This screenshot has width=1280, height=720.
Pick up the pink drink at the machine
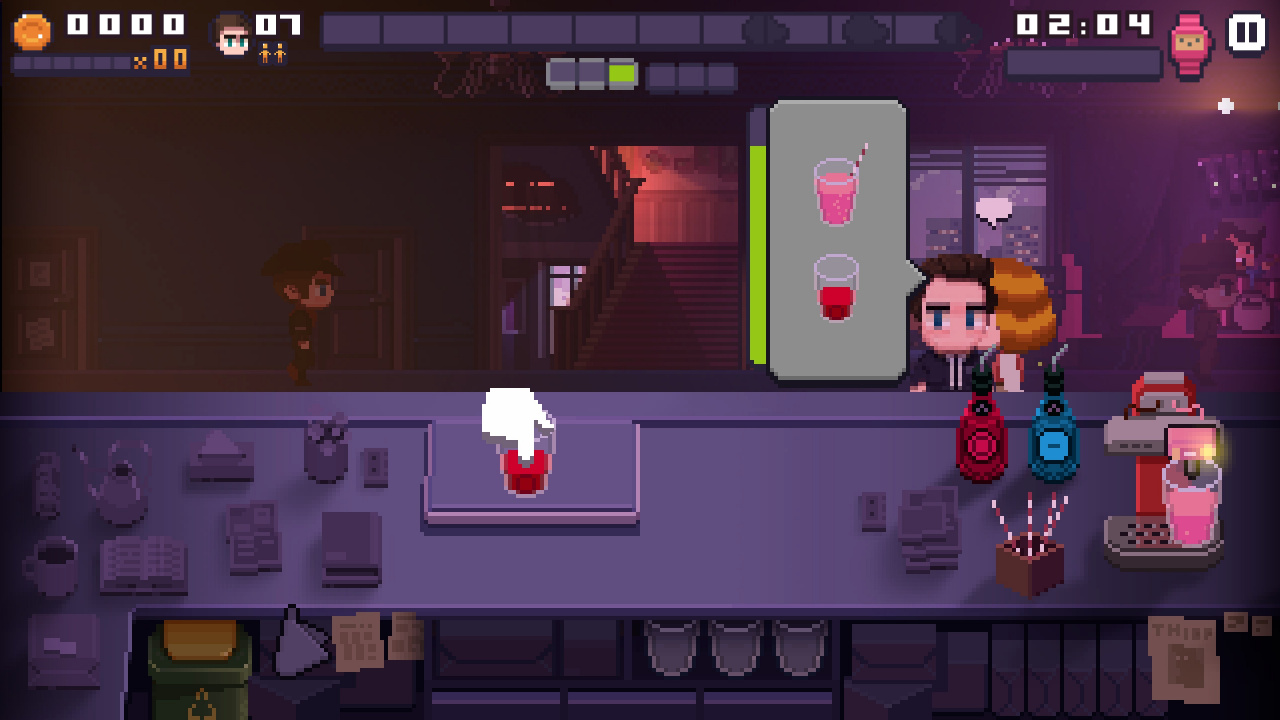click(x=1191, y=504)
